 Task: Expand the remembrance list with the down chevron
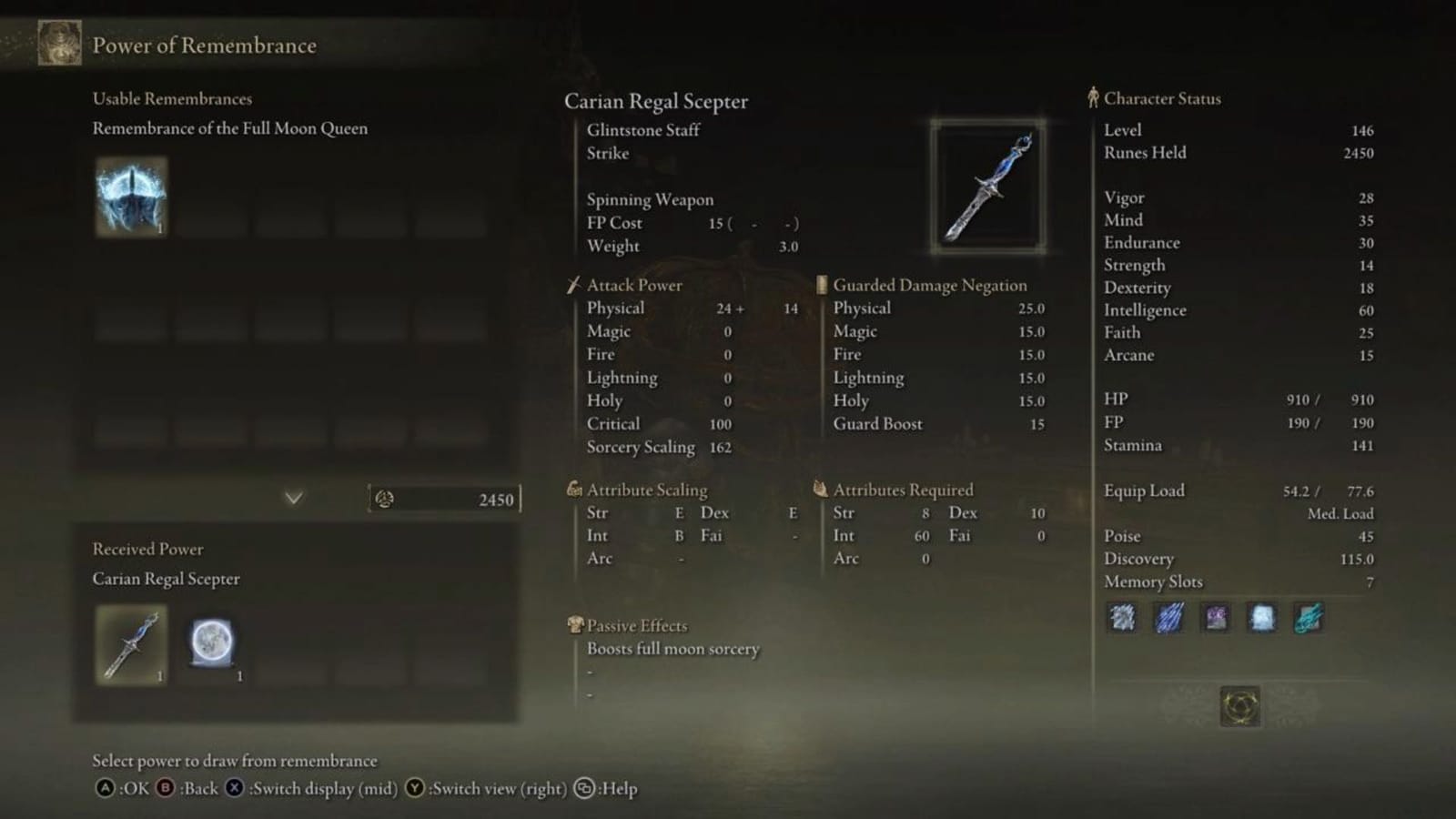point(293,499)
